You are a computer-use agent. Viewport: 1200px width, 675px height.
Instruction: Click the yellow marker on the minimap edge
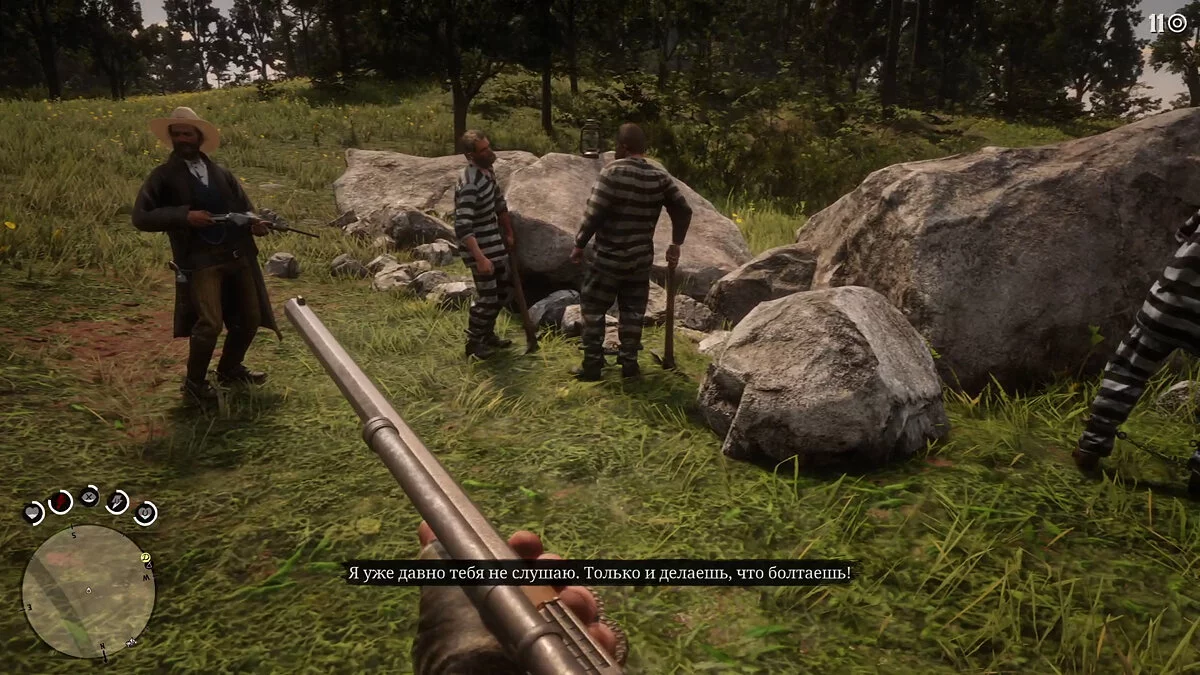tap(146, 558)
